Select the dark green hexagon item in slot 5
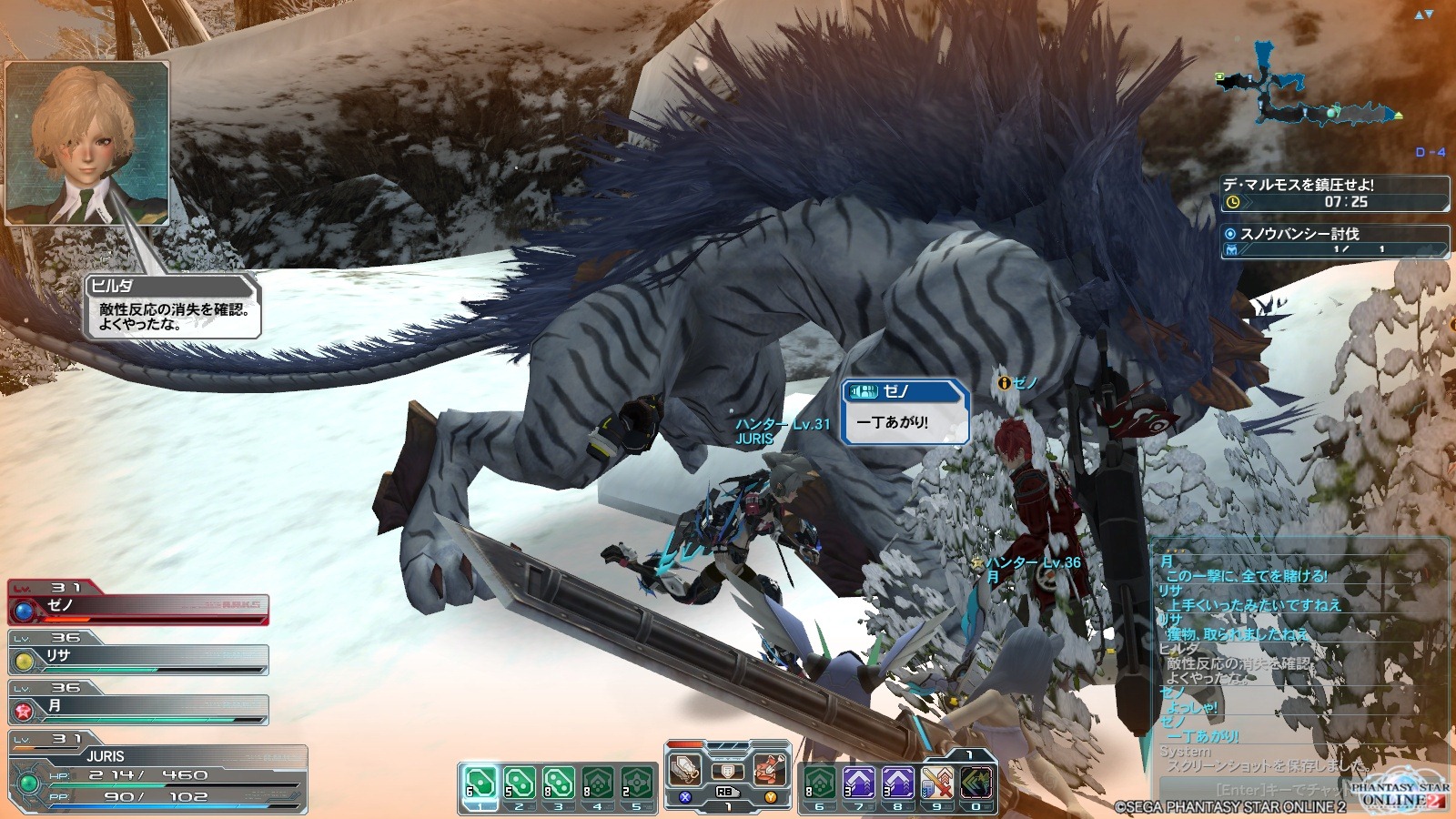 click(637, 784)
